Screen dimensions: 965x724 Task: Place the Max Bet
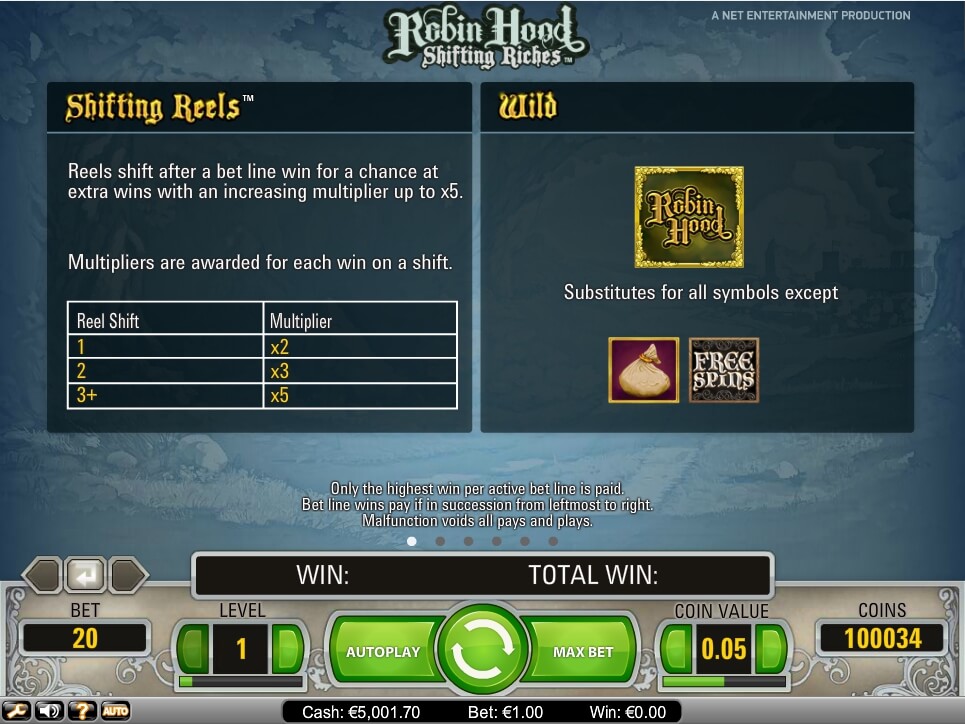pos(583,652)
